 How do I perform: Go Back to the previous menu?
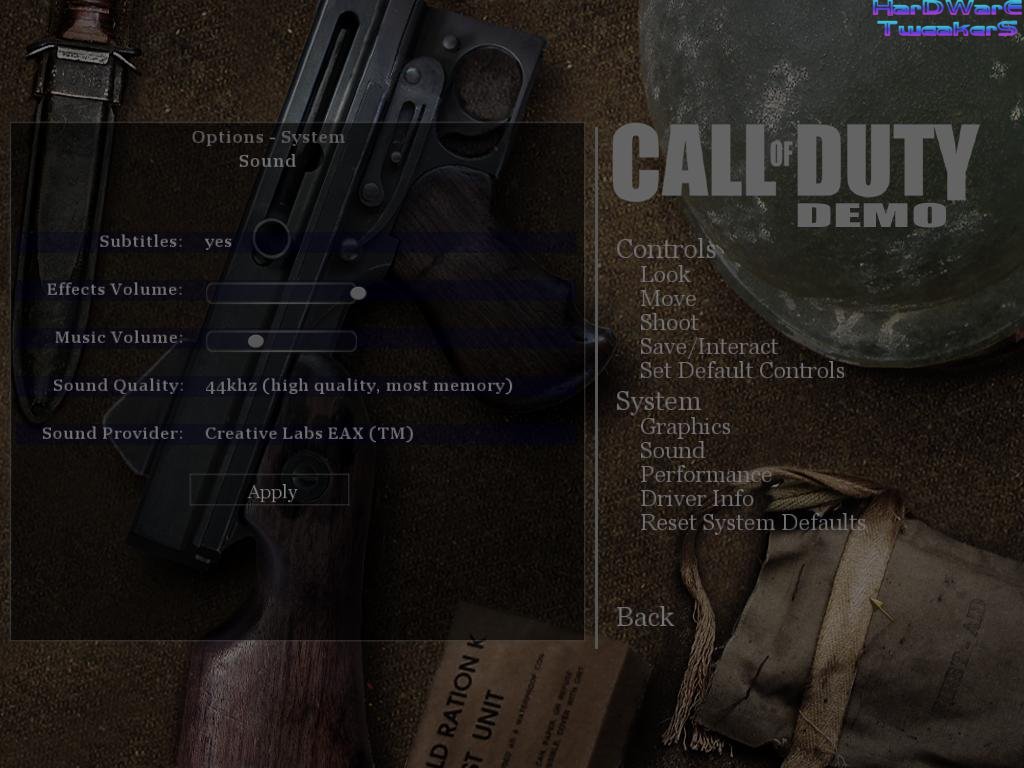pyautogui.click(x=645, y=617)
